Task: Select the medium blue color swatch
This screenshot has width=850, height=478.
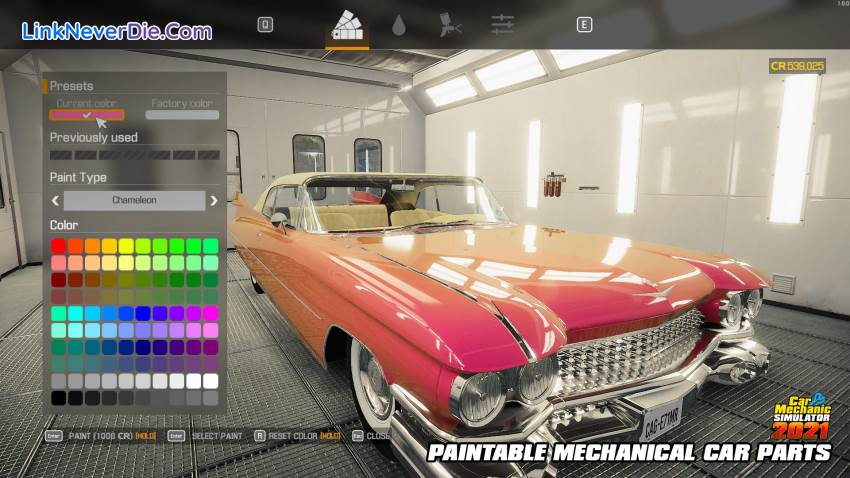Action: [127, 314]
